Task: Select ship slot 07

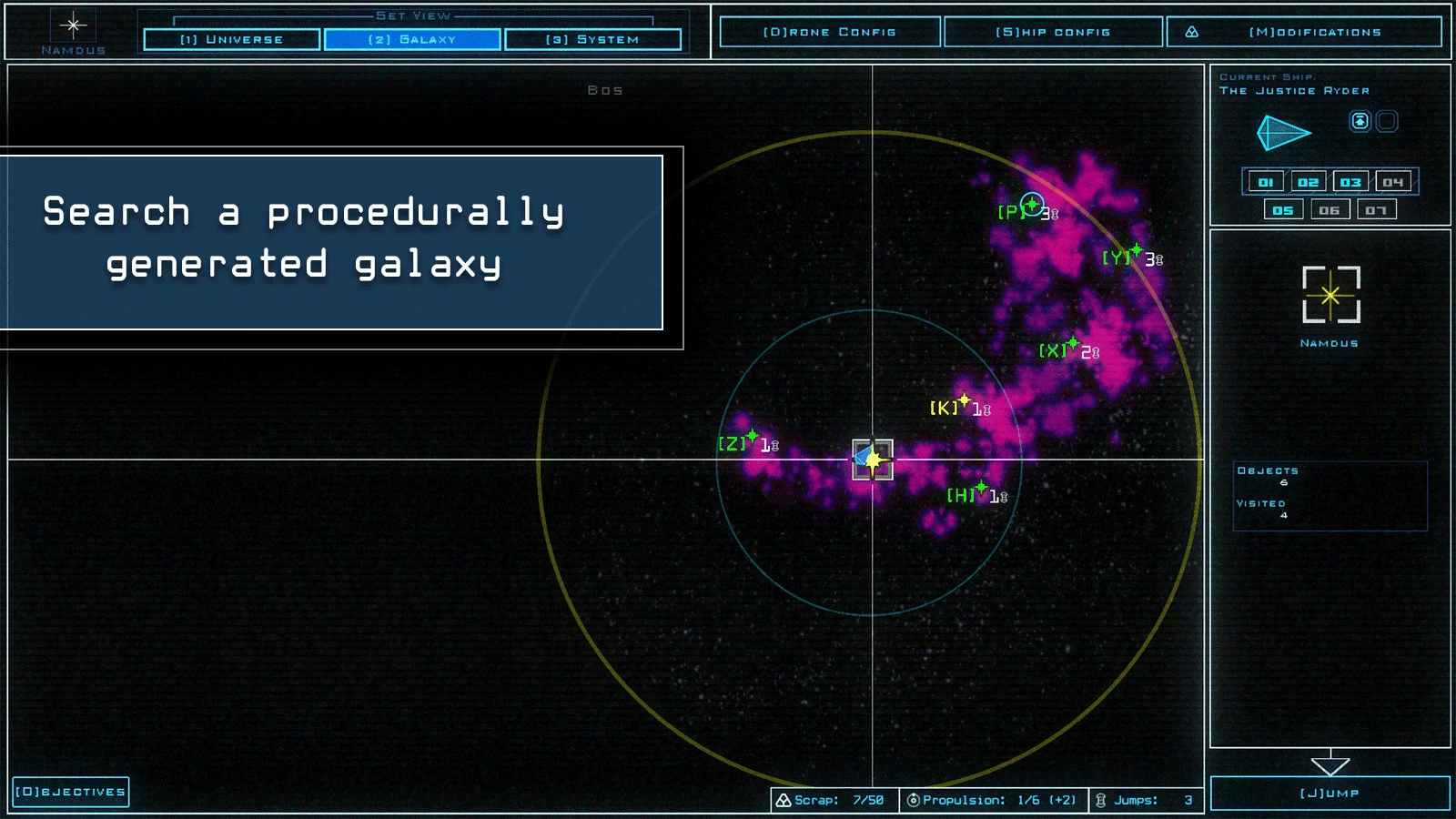Action: click(x=1376, y=210)
